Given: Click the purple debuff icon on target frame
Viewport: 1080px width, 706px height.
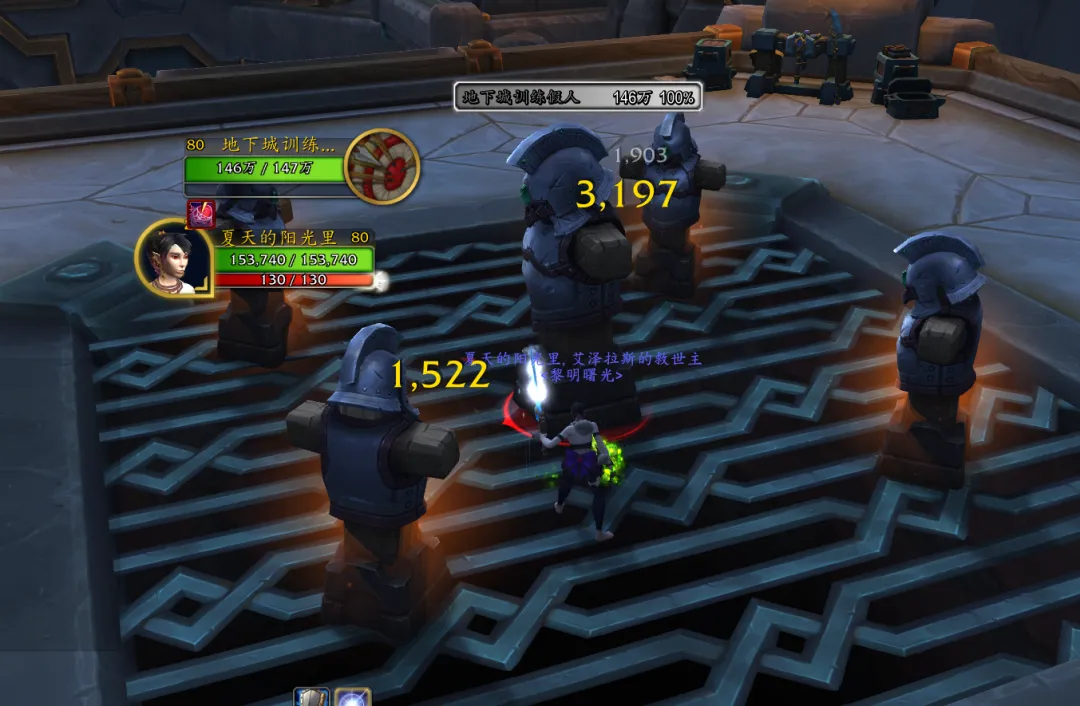Looking at the screenshot, I should (x=200, y=213).
